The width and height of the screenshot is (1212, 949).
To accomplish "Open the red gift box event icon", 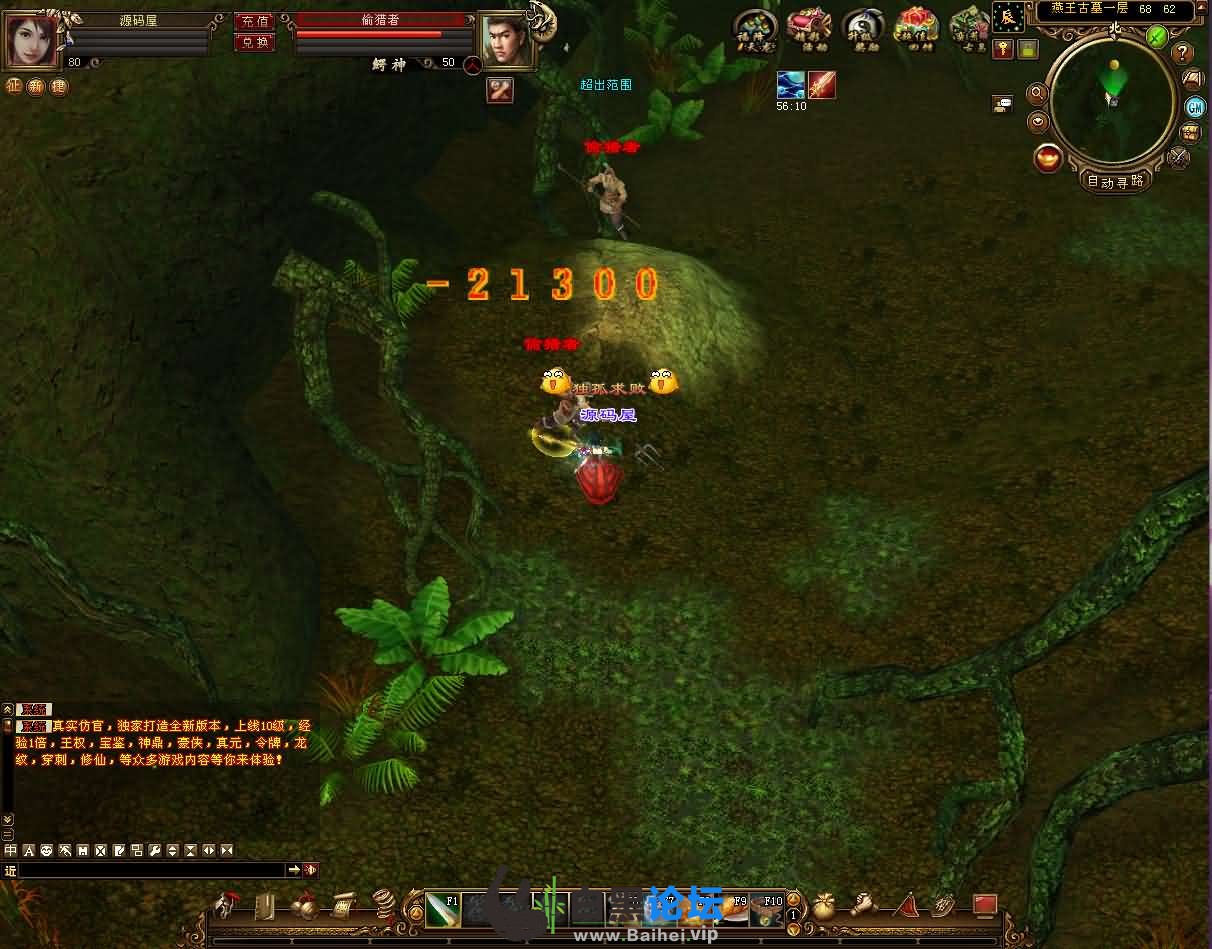I will click(x=913, y=27).
